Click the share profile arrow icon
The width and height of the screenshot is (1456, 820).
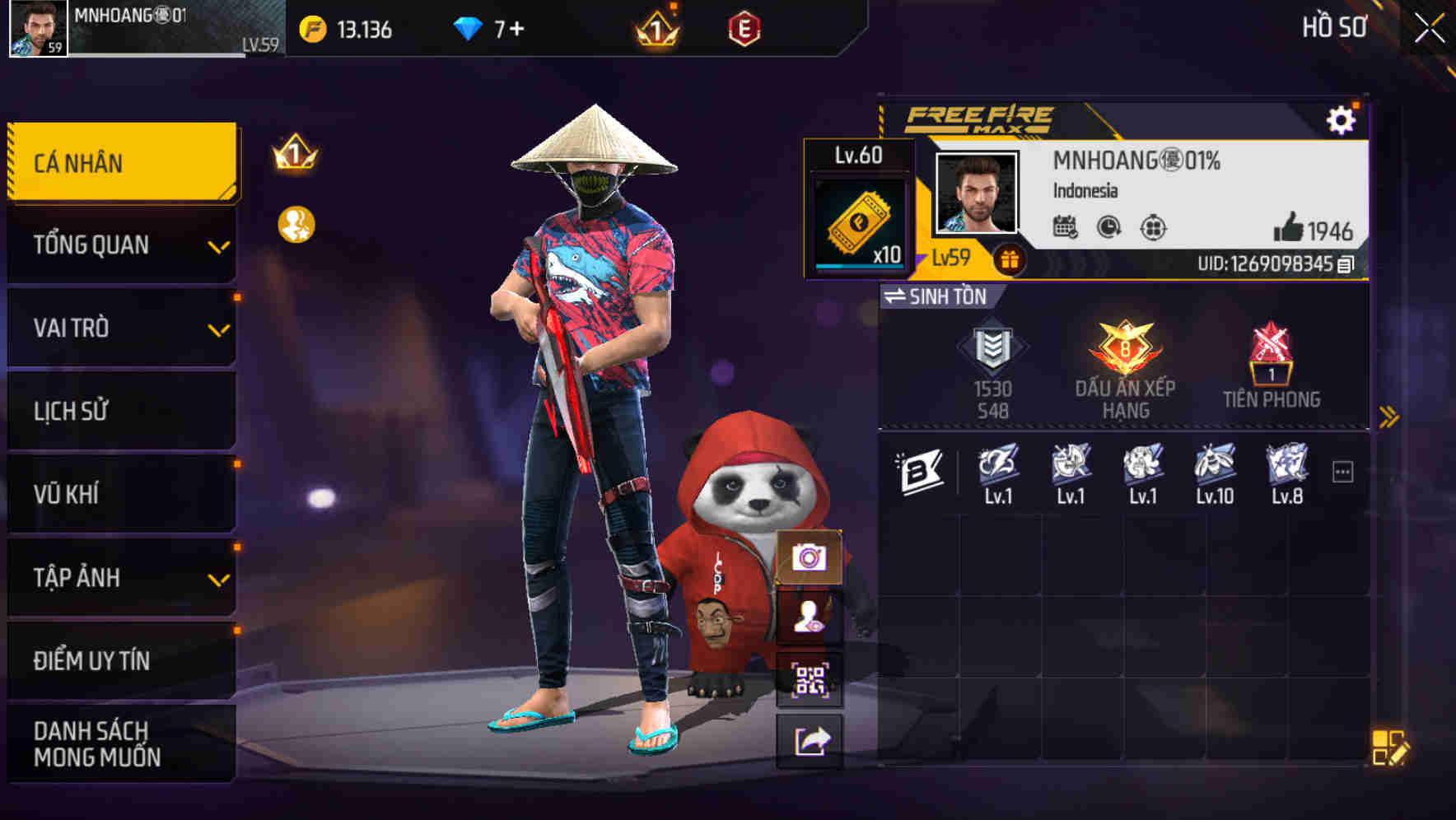(x=810, y=742)
